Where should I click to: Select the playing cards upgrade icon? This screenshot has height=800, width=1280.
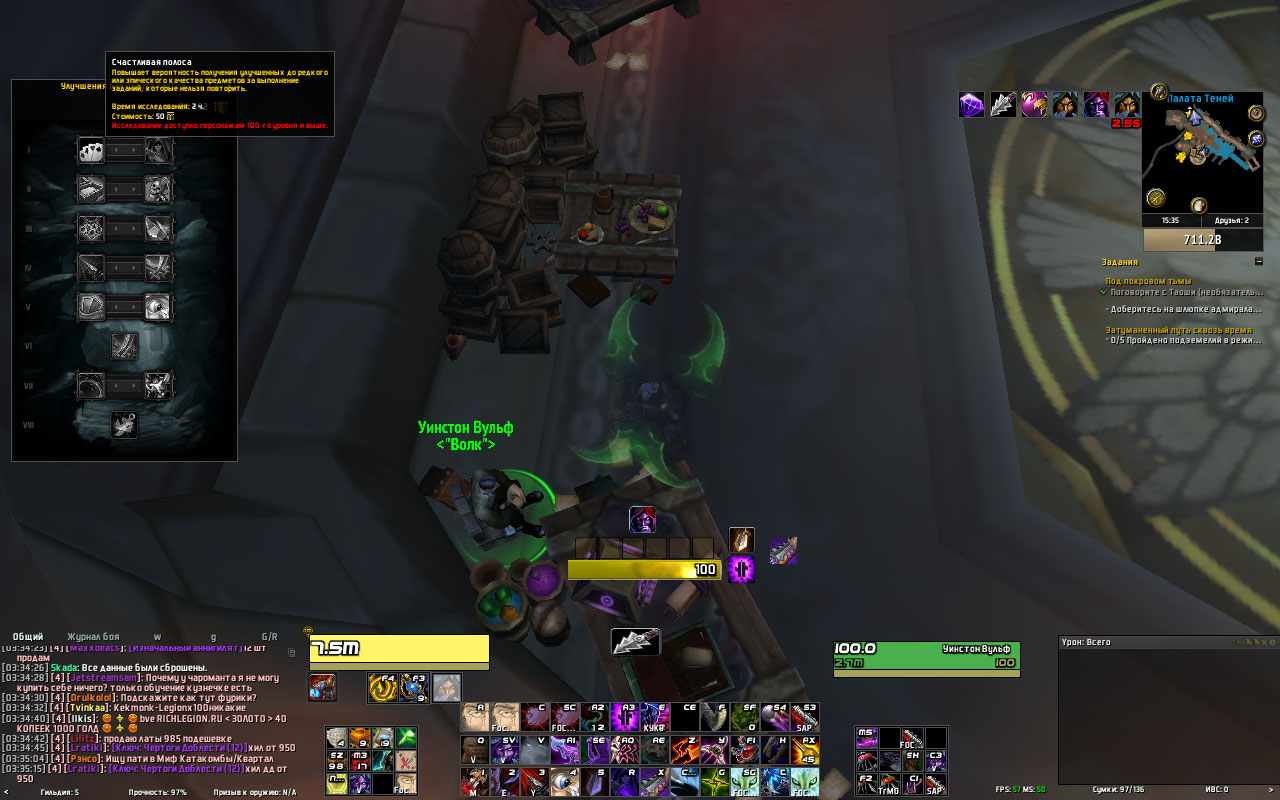pos(91,151)
